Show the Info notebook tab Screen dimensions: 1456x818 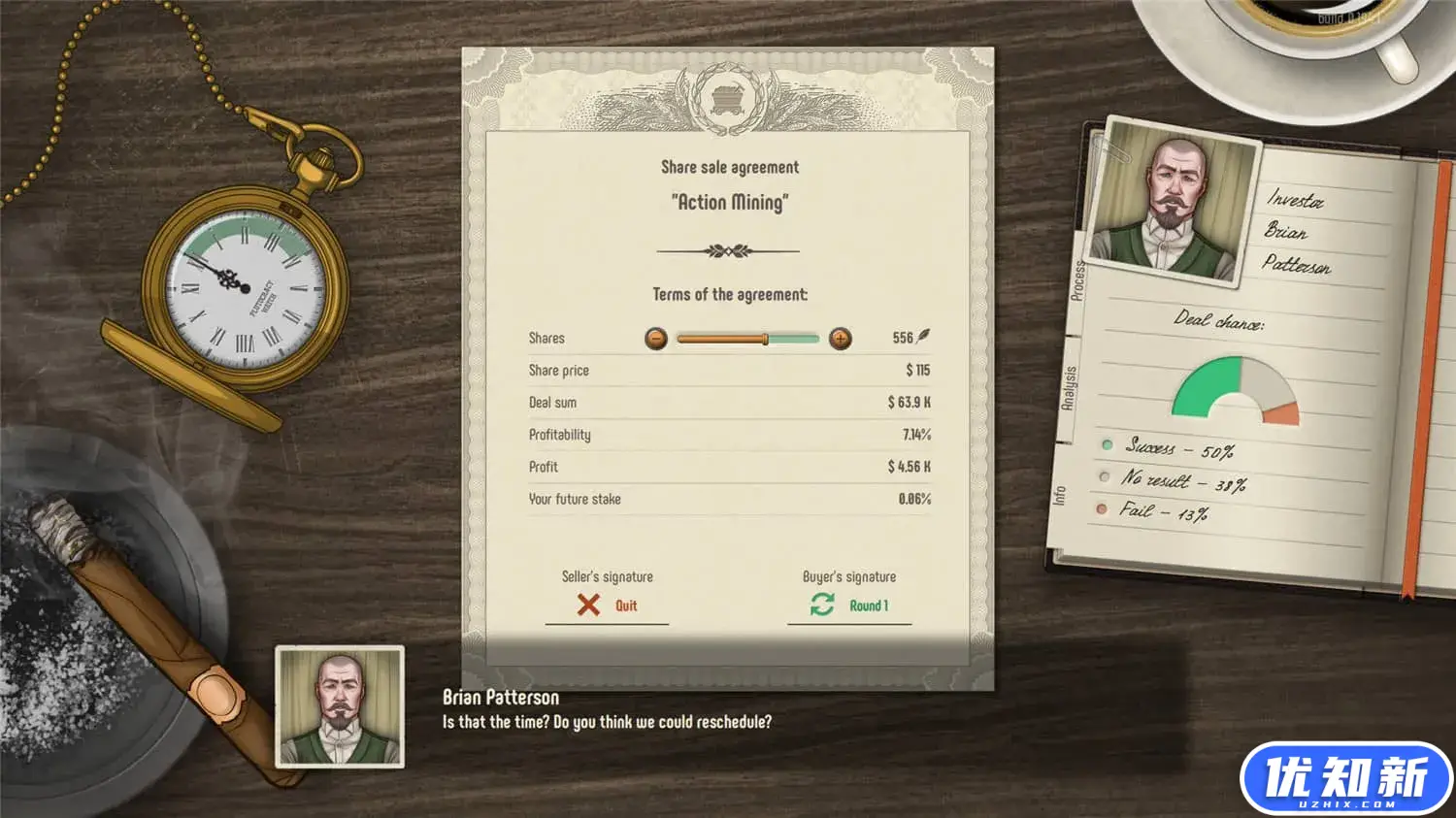[x=1059, y=495]
